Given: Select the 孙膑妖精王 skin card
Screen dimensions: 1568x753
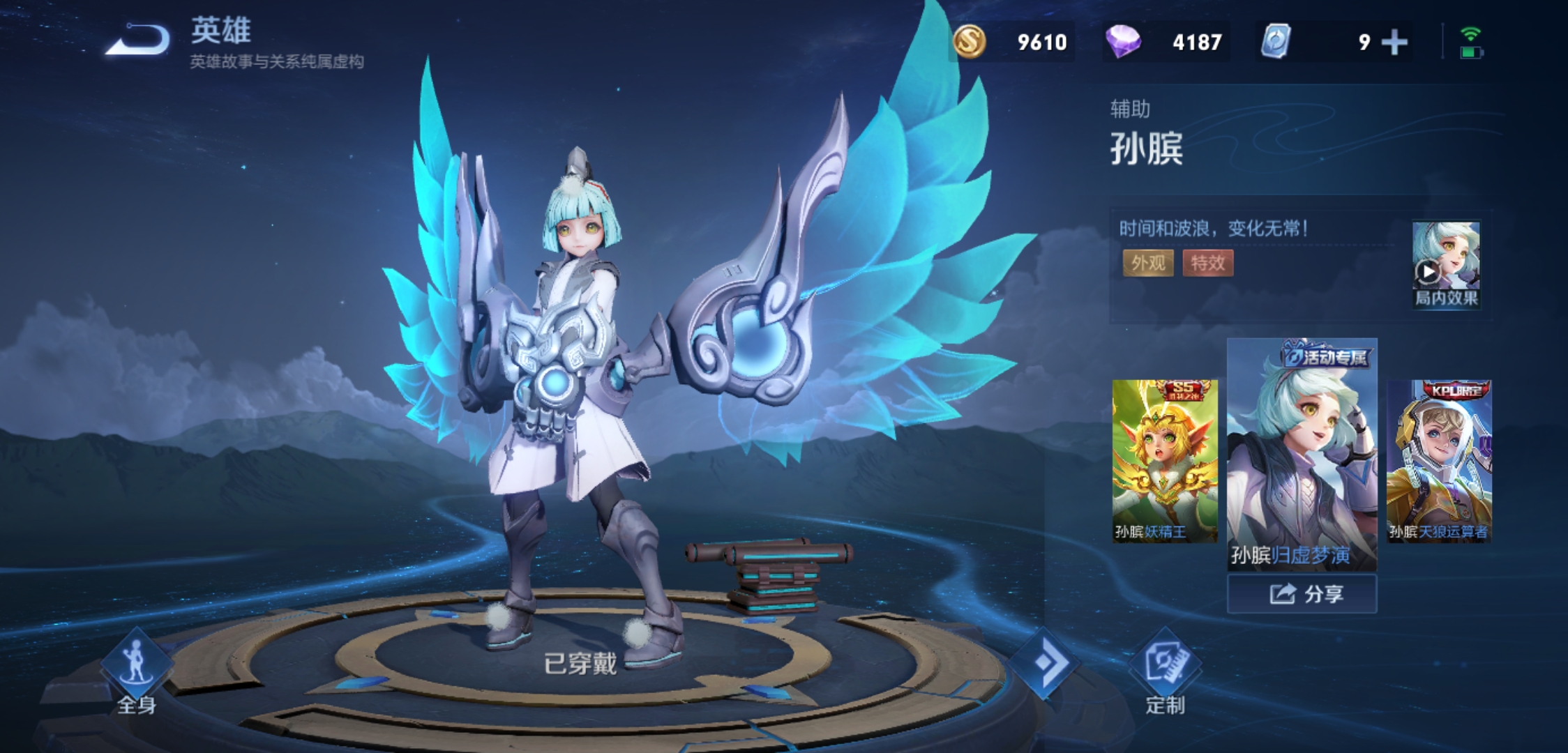Looking at the screenshot, I should 1164,461.
